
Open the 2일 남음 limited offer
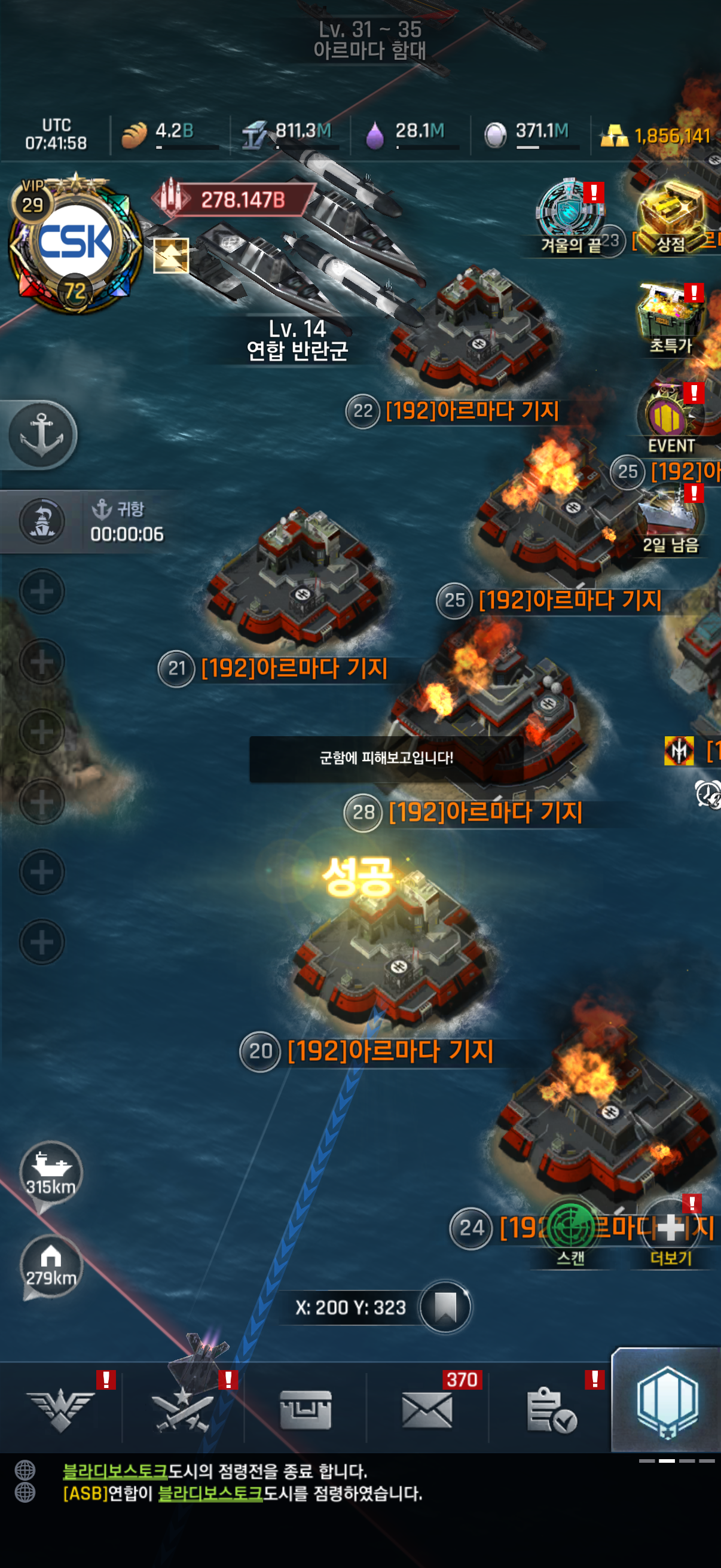click(x=670, y=520)
